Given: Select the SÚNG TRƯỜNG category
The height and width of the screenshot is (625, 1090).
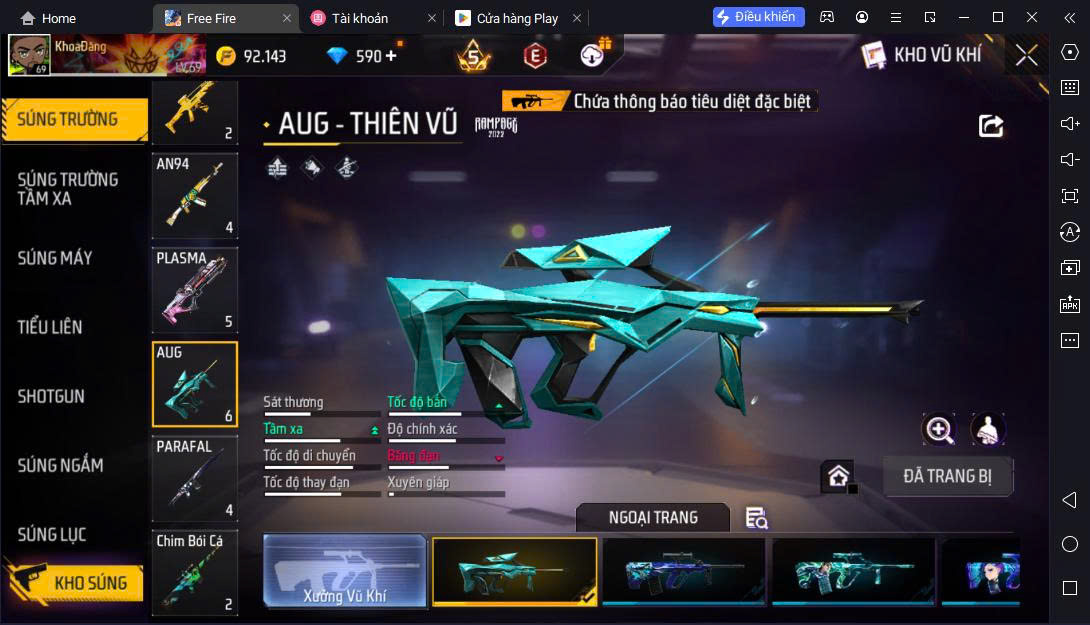Looking at the screenshot, I should (68, 119).
